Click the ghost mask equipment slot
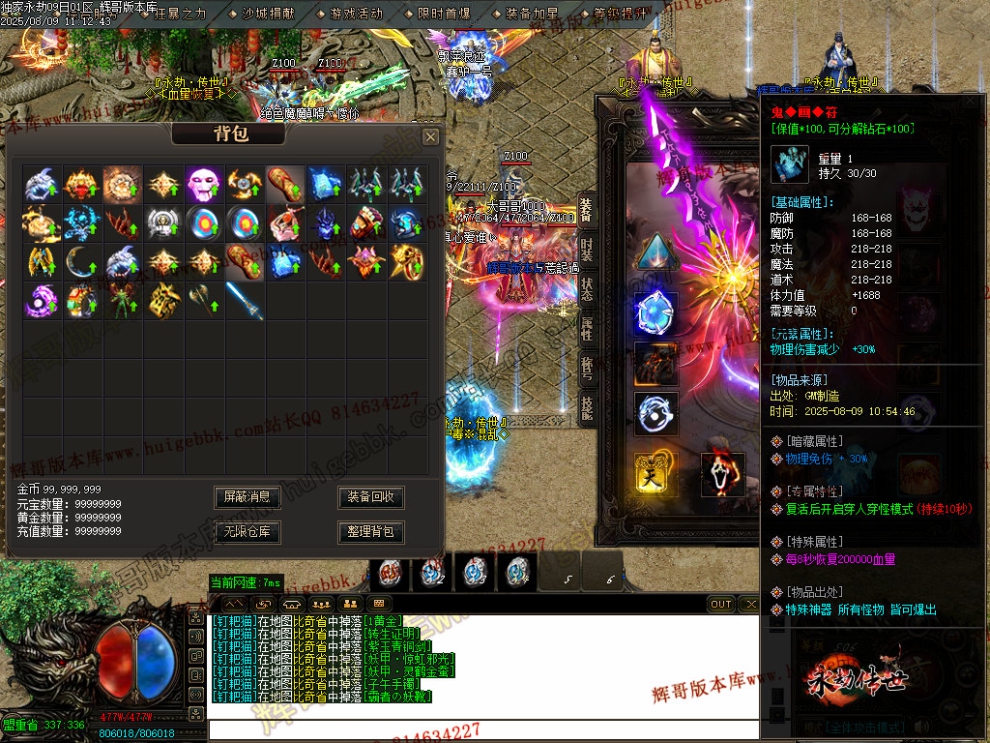 720,472
